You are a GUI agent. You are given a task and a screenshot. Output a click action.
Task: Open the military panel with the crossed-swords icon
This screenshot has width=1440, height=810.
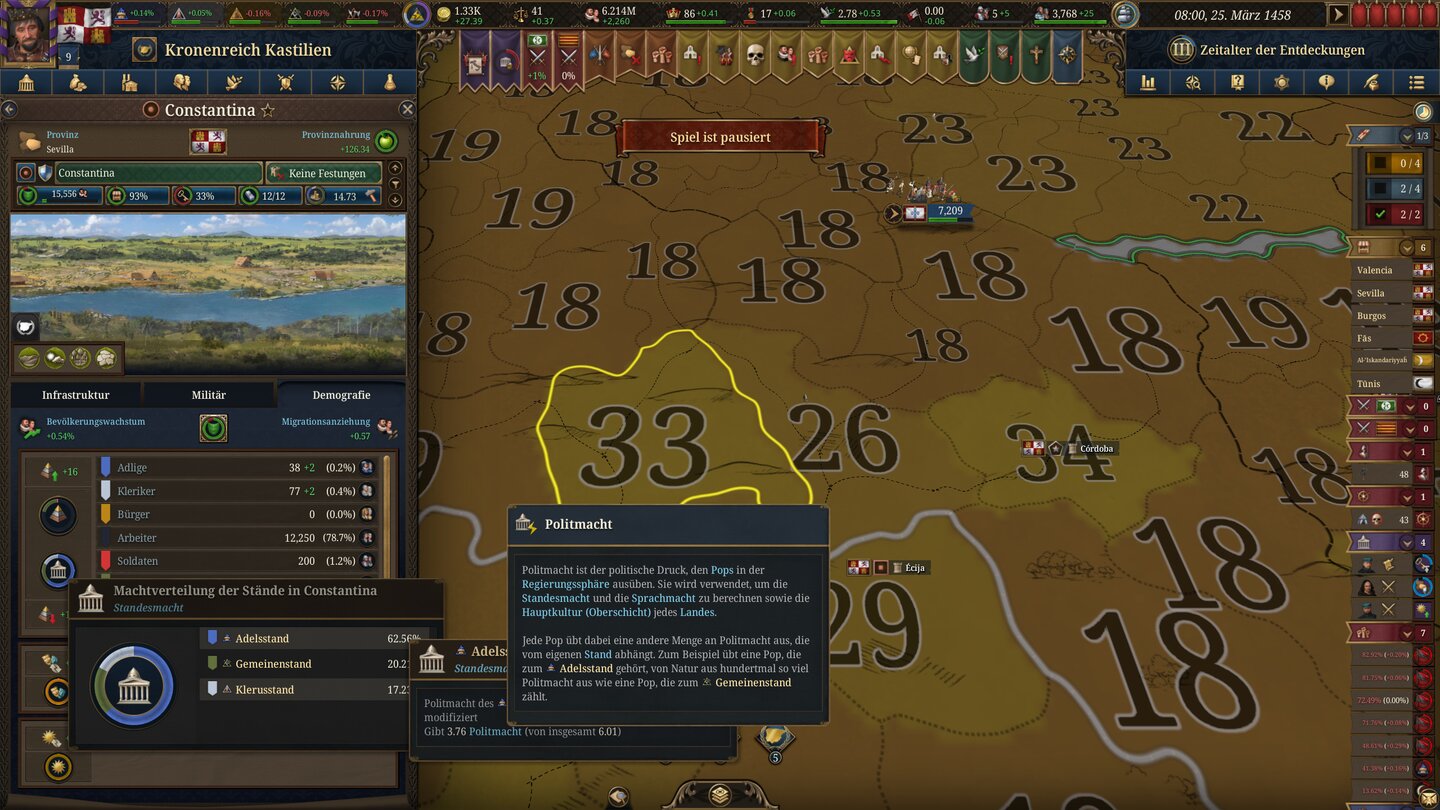[286, 82]
